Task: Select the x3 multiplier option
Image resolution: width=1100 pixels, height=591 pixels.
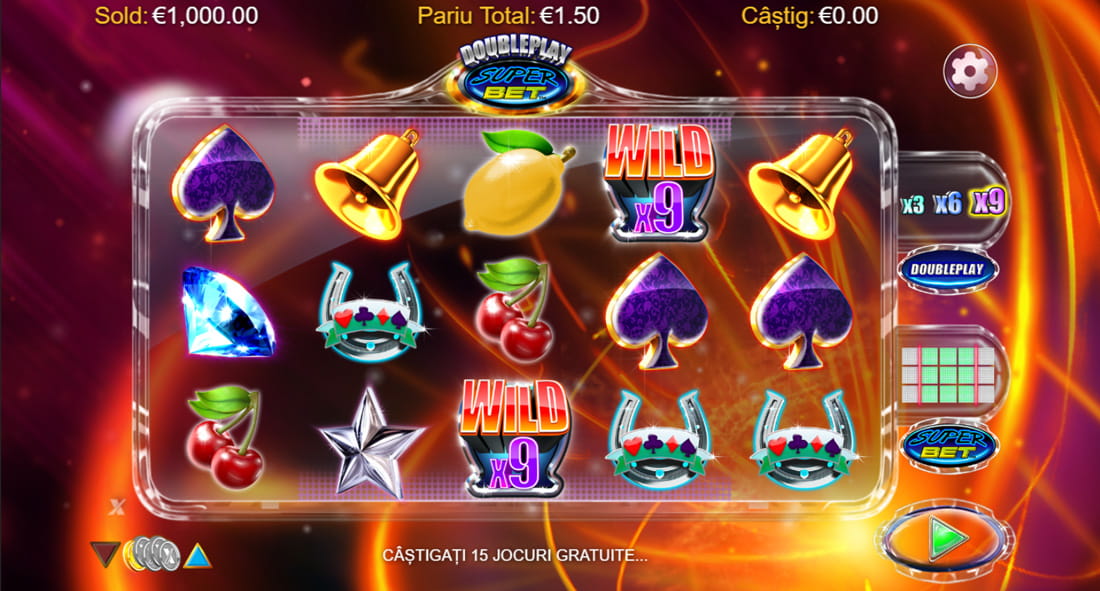Action: click(912, 205)
